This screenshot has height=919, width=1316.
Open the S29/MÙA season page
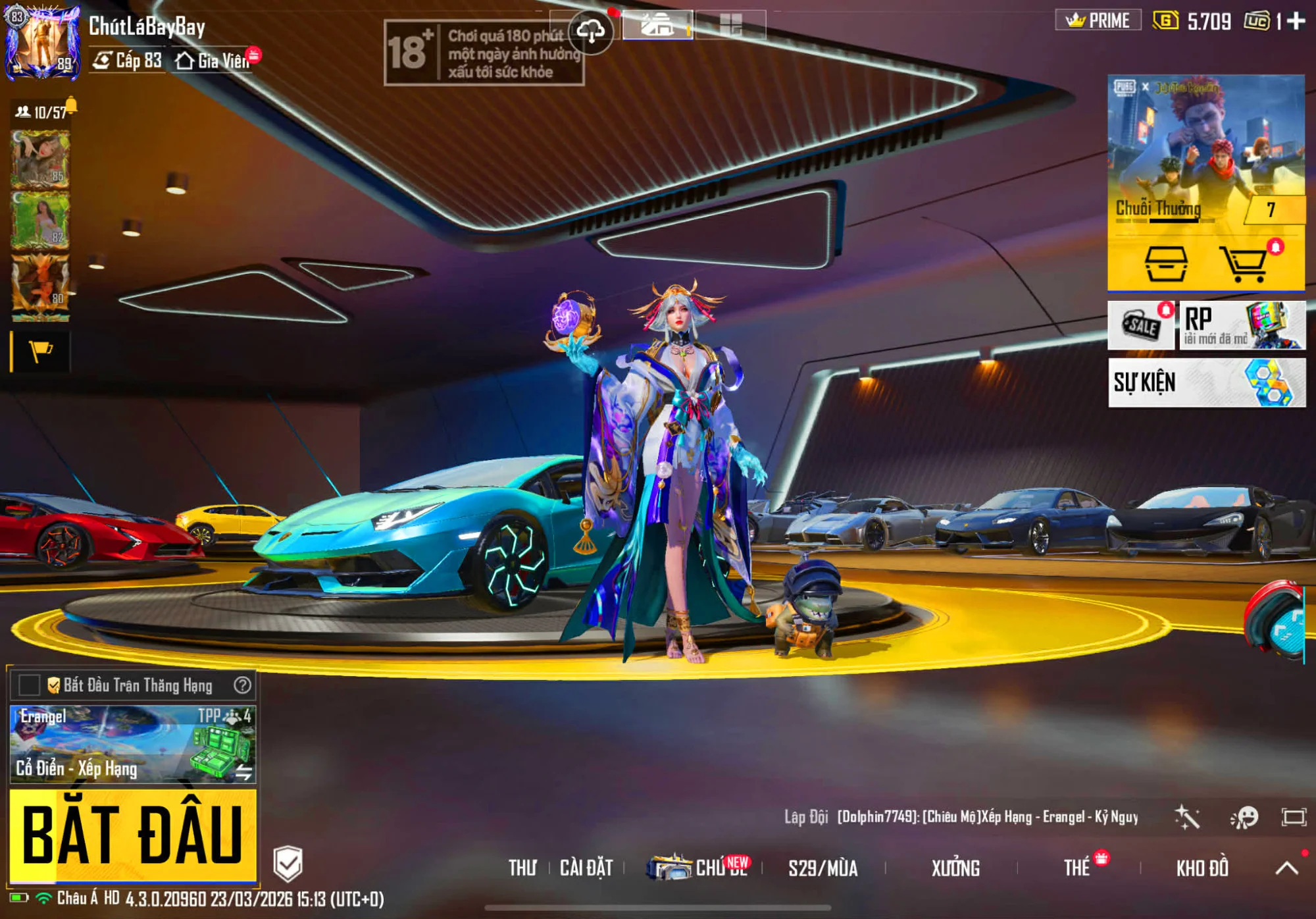tap(822, 868)
